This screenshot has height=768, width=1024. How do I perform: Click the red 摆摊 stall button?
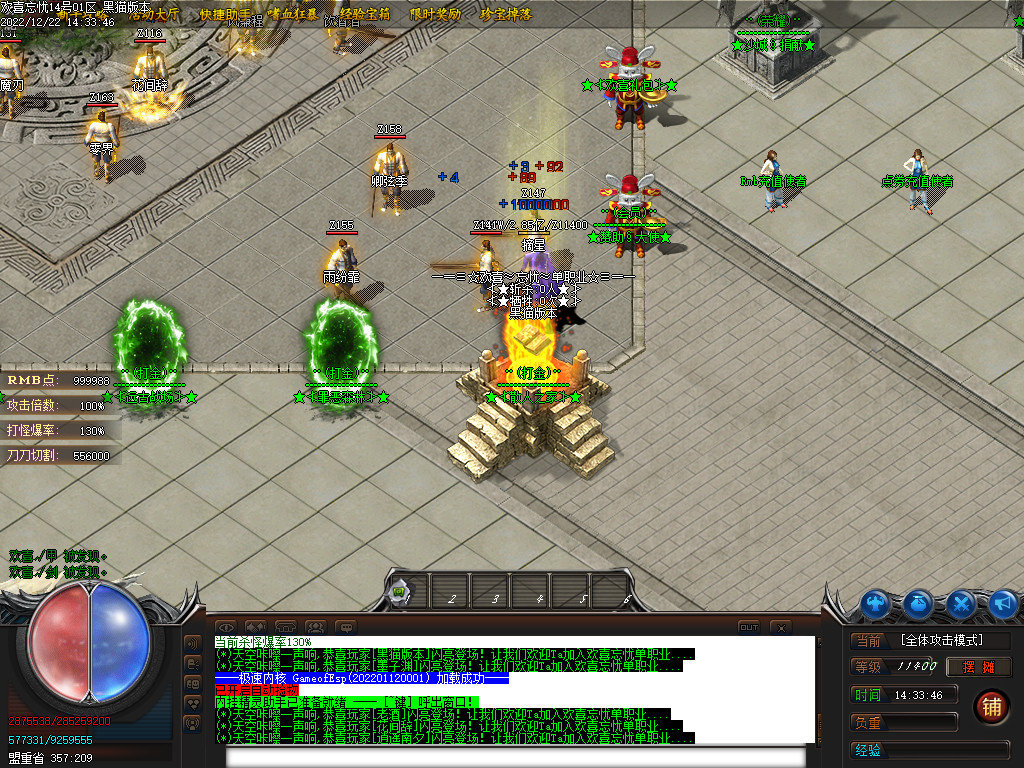(x=979, y=667)
